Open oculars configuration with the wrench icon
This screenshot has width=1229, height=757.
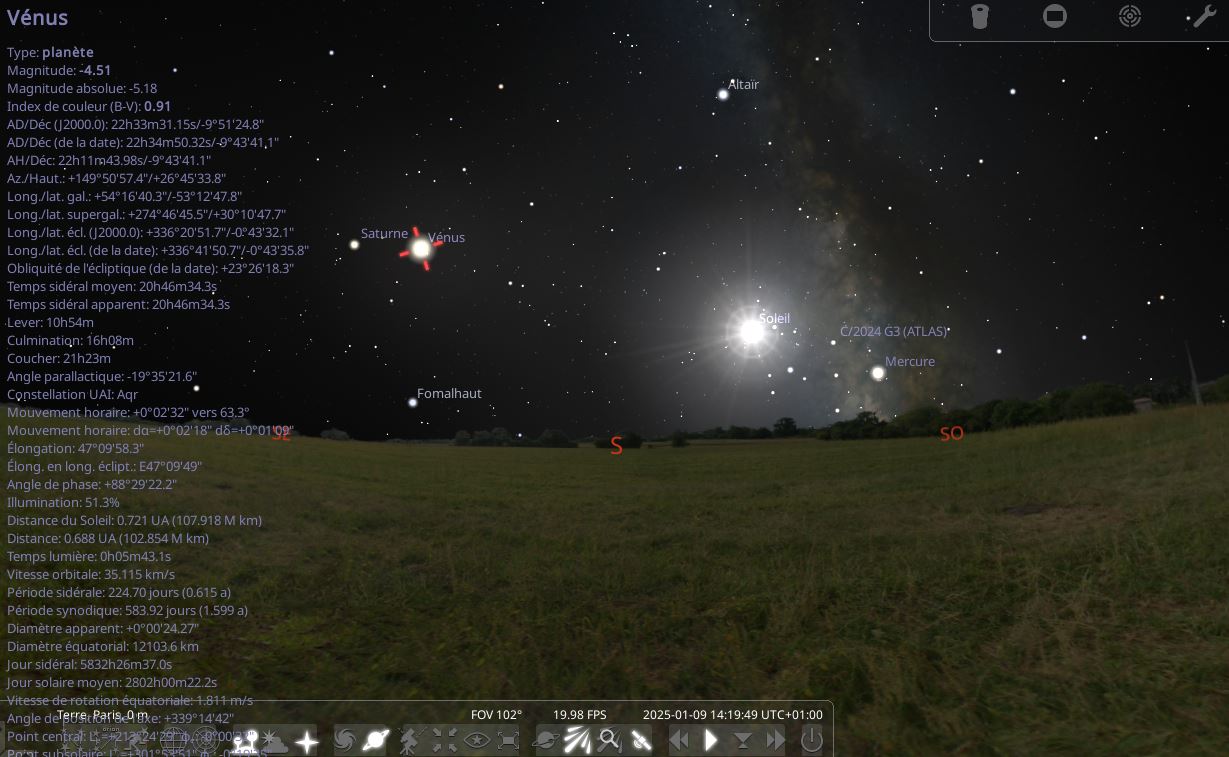[x=1205, y=17]
